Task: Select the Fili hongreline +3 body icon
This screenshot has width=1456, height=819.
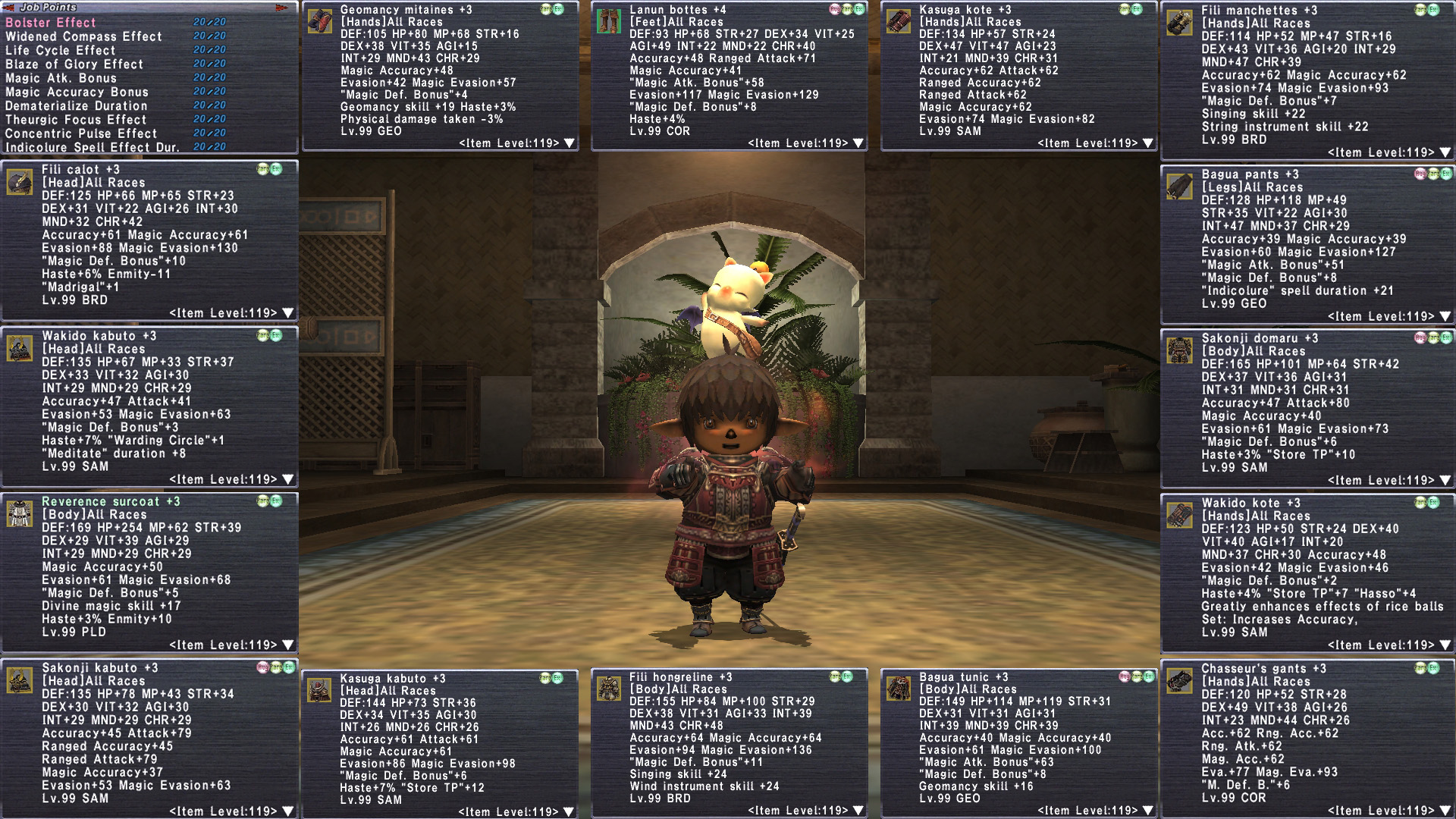Action: pos(609,689)
